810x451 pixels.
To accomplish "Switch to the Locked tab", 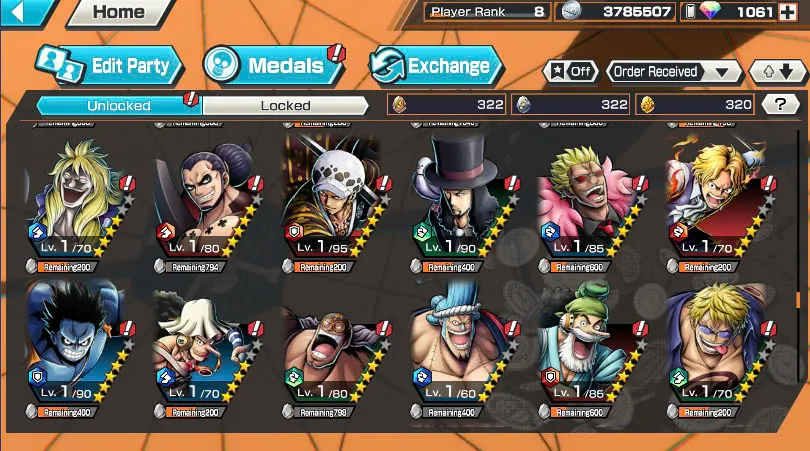I will (286, 105).
